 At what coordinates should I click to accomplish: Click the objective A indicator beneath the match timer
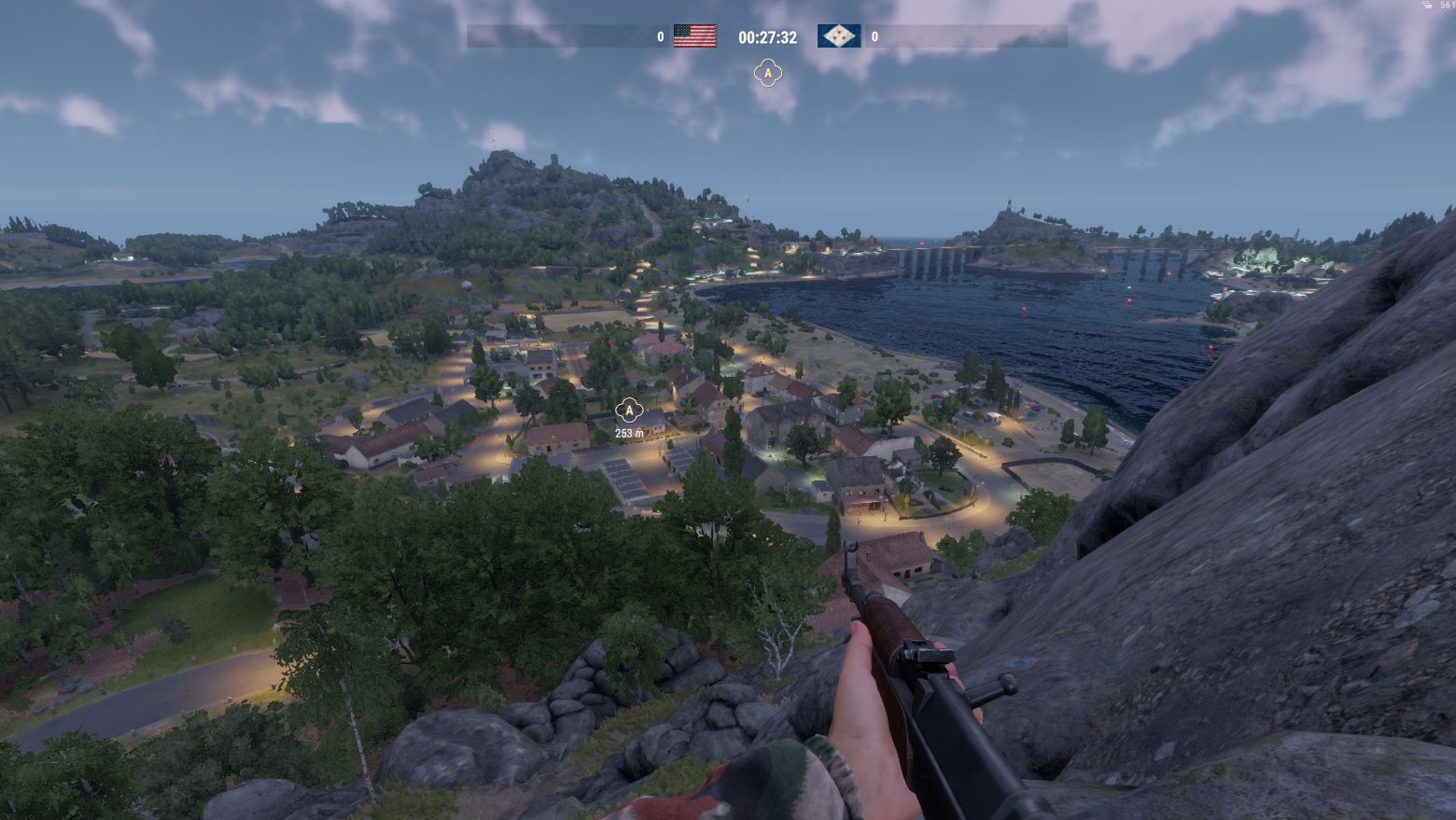(x=767, y=73)
